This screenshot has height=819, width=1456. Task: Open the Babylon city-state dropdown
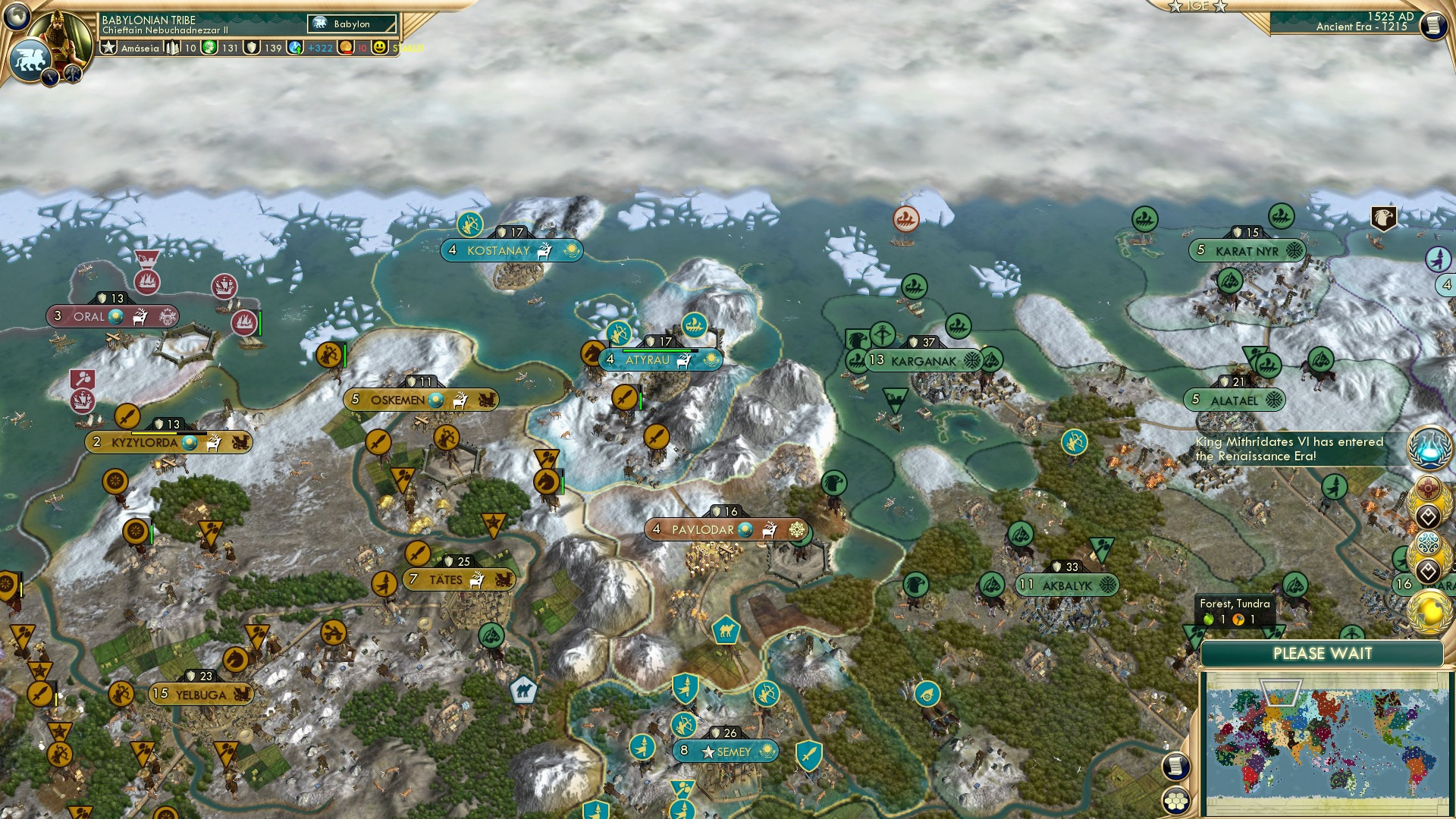point(352,24)
